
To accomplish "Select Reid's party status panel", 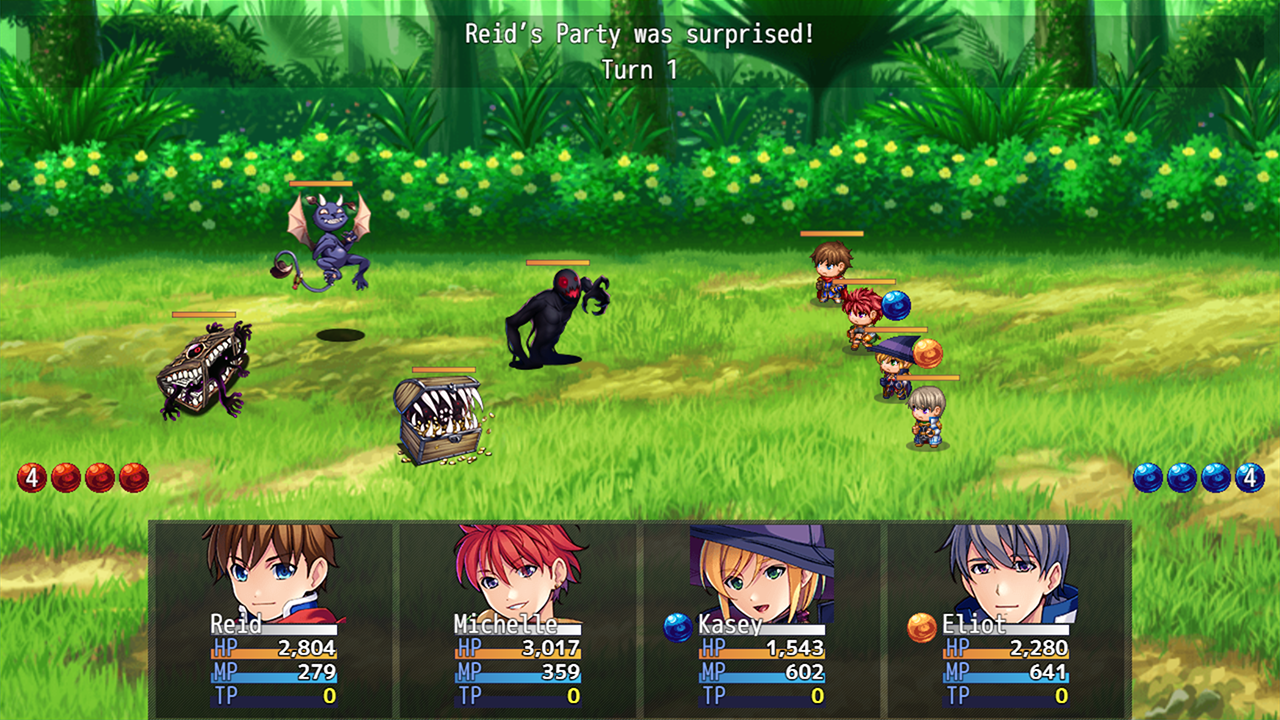I will coord(273,618).
